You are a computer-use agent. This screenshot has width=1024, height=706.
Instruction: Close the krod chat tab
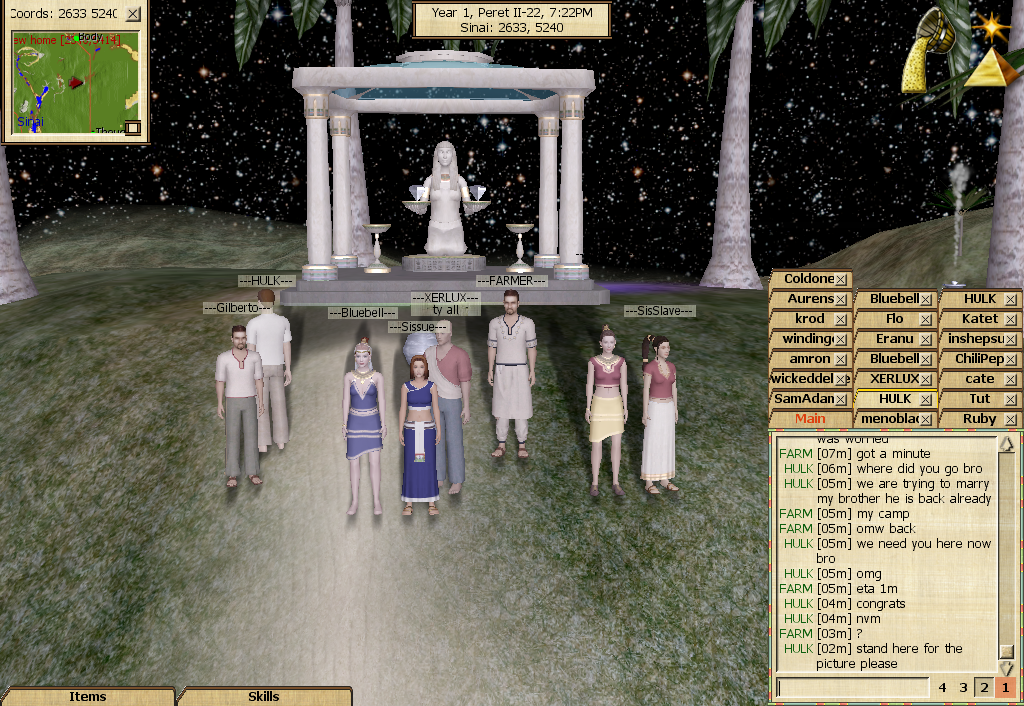[x=842, y=320]
